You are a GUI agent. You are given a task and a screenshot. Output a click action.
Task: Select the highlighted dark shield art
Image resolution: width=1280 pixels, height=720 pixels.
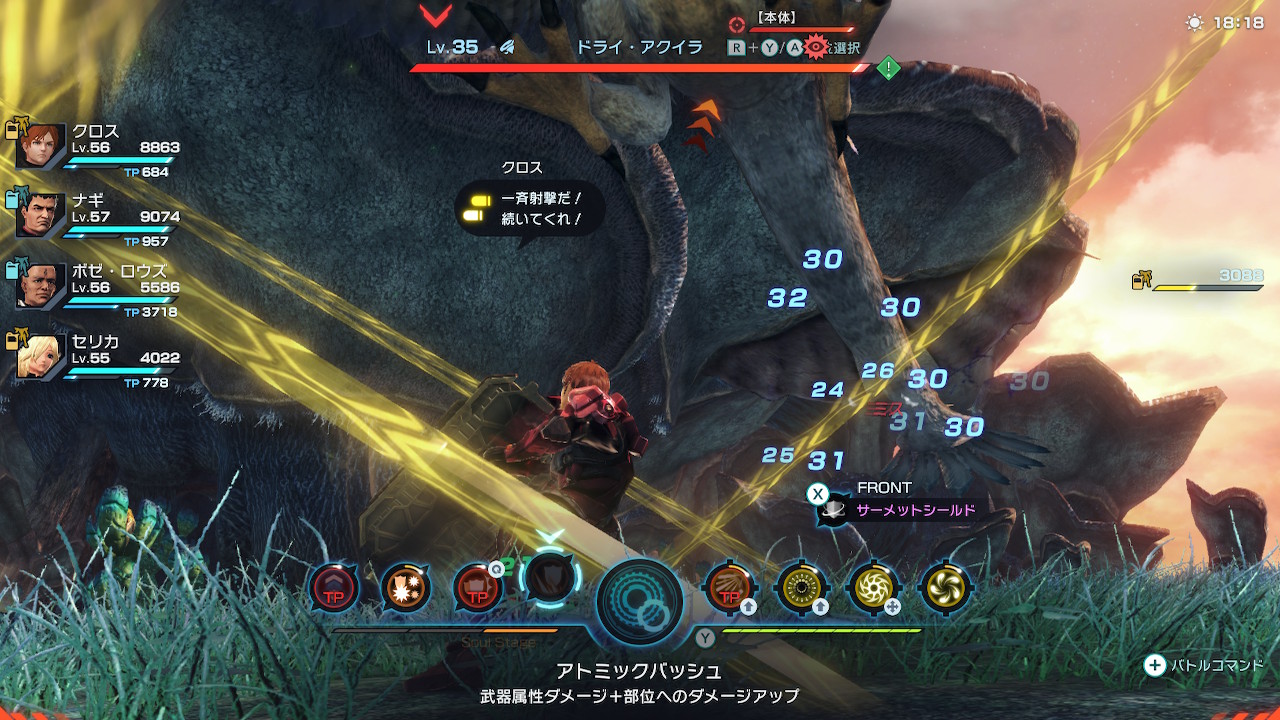coord(549,578)
